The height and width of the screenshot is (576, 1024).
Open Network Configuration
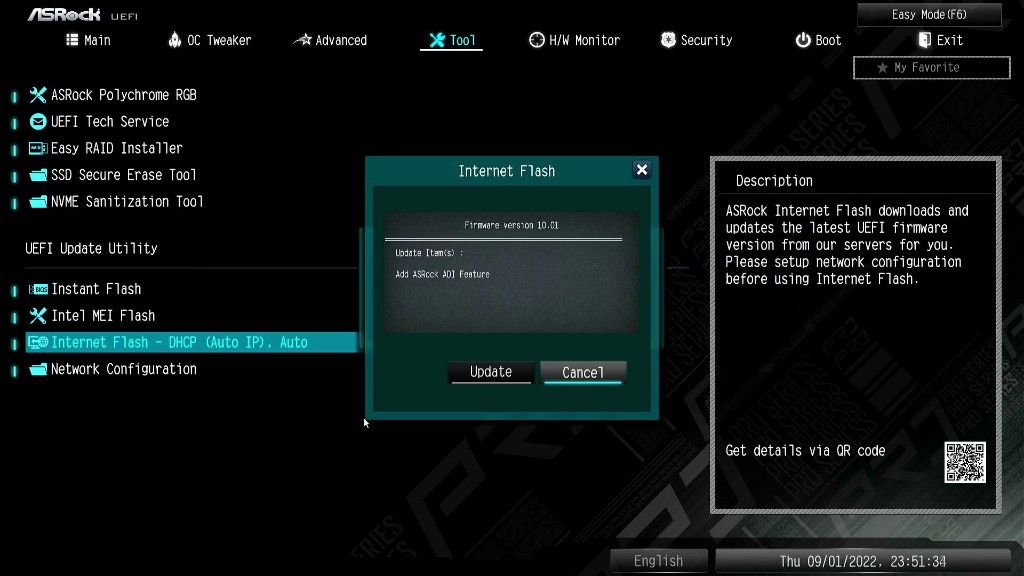tap(123, 369)
